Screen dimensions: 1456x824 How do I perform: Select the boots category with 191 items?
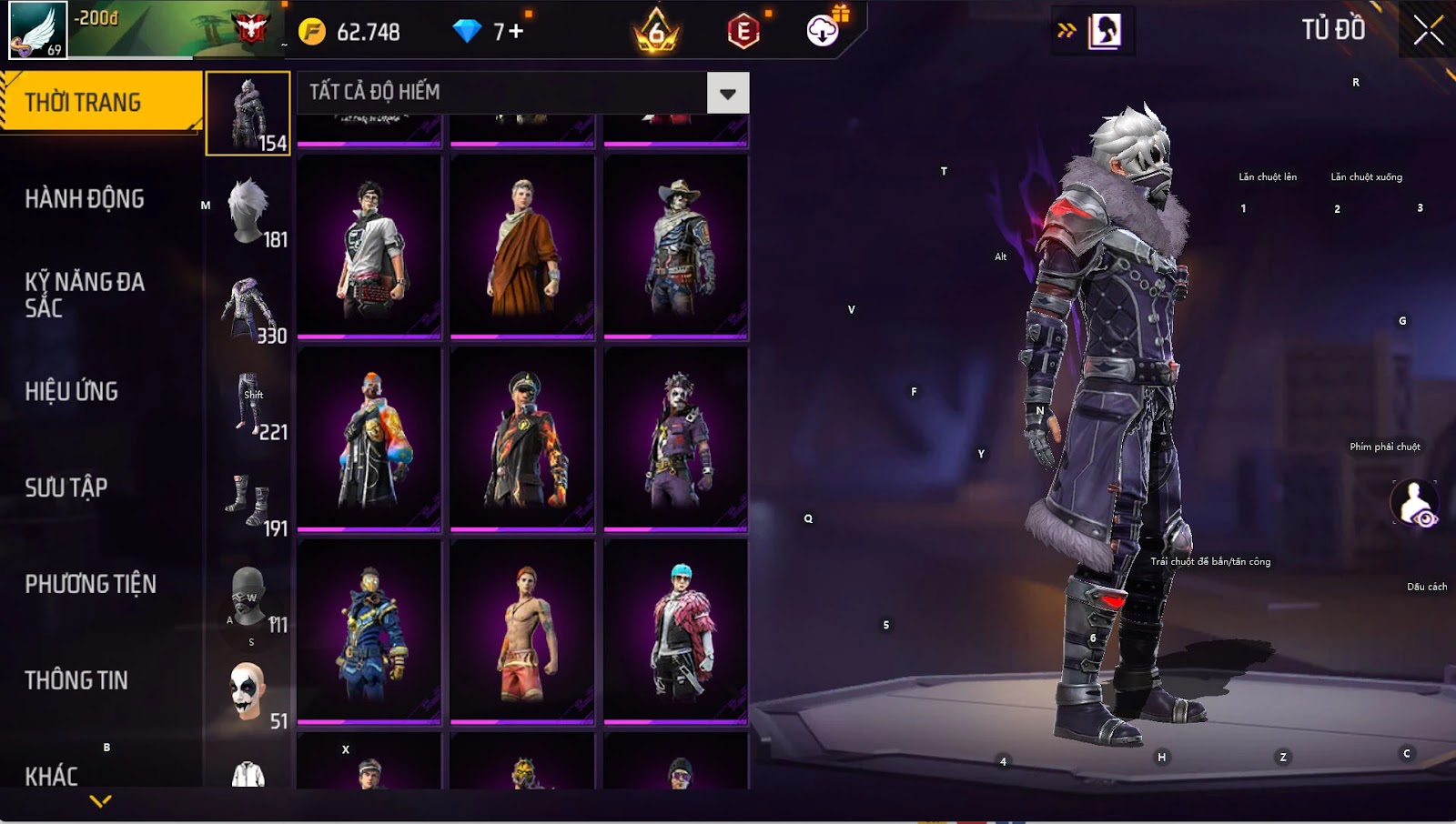[248, 500]
